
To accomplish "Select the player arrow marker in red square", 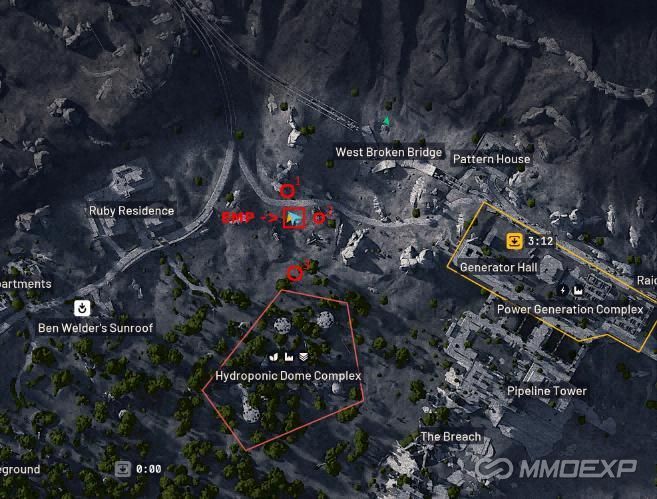I will [x=294, y=217].
